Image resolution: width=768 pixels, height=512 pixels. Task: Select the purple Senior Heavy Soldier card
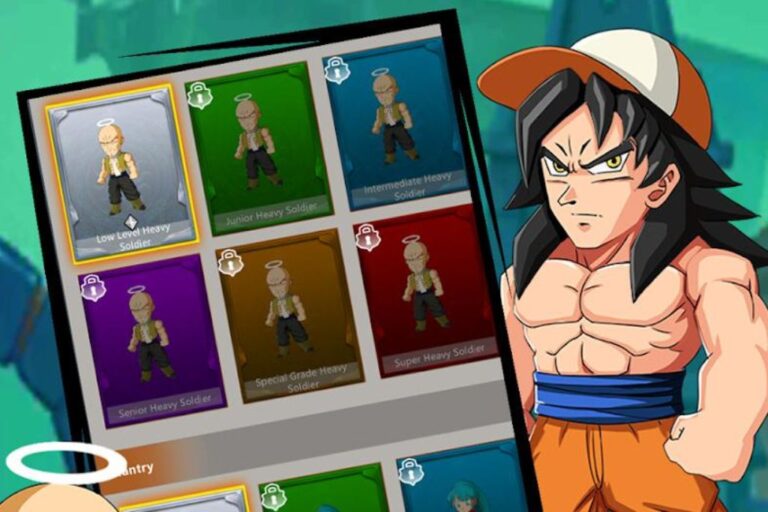tap(152, 338)
